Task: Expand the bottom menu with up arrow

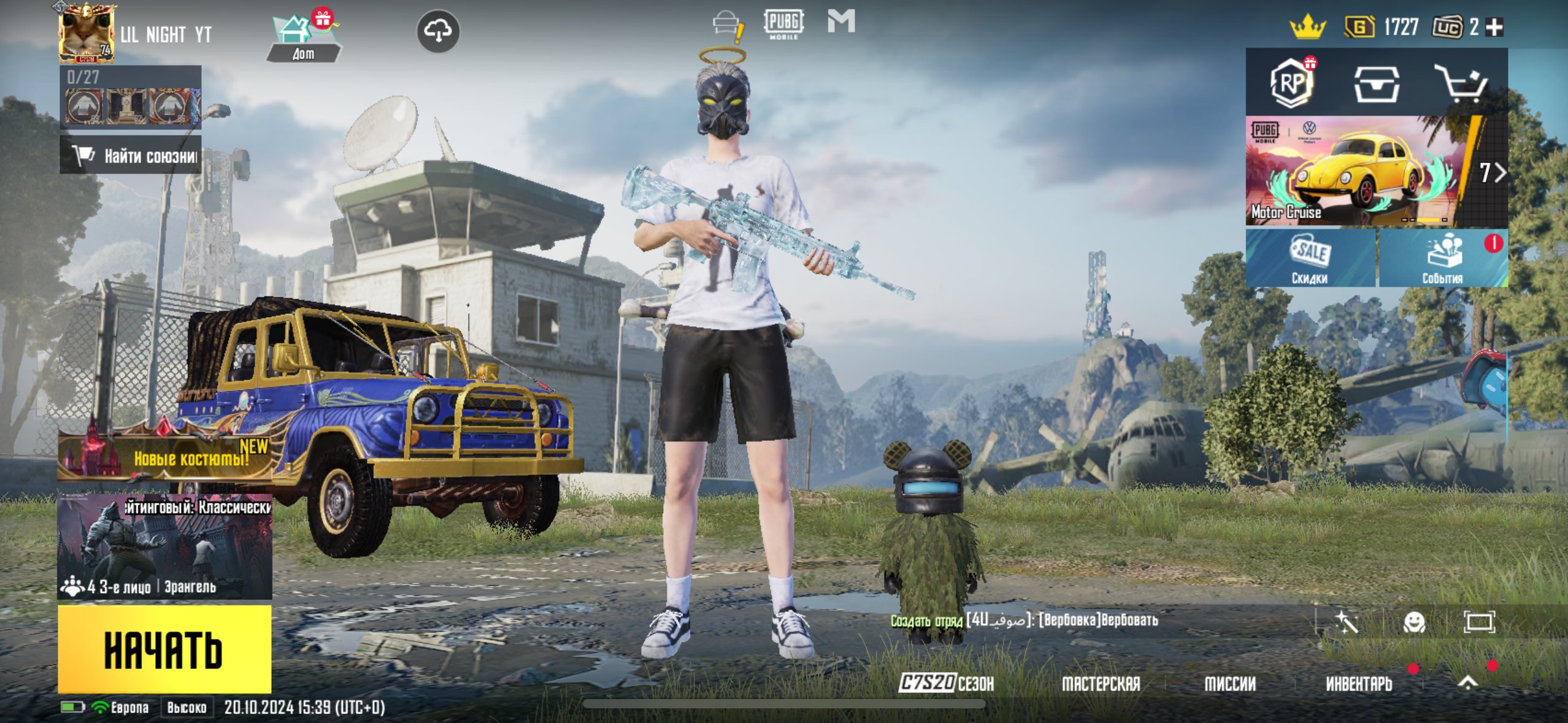Action: tap(1467, 682)
